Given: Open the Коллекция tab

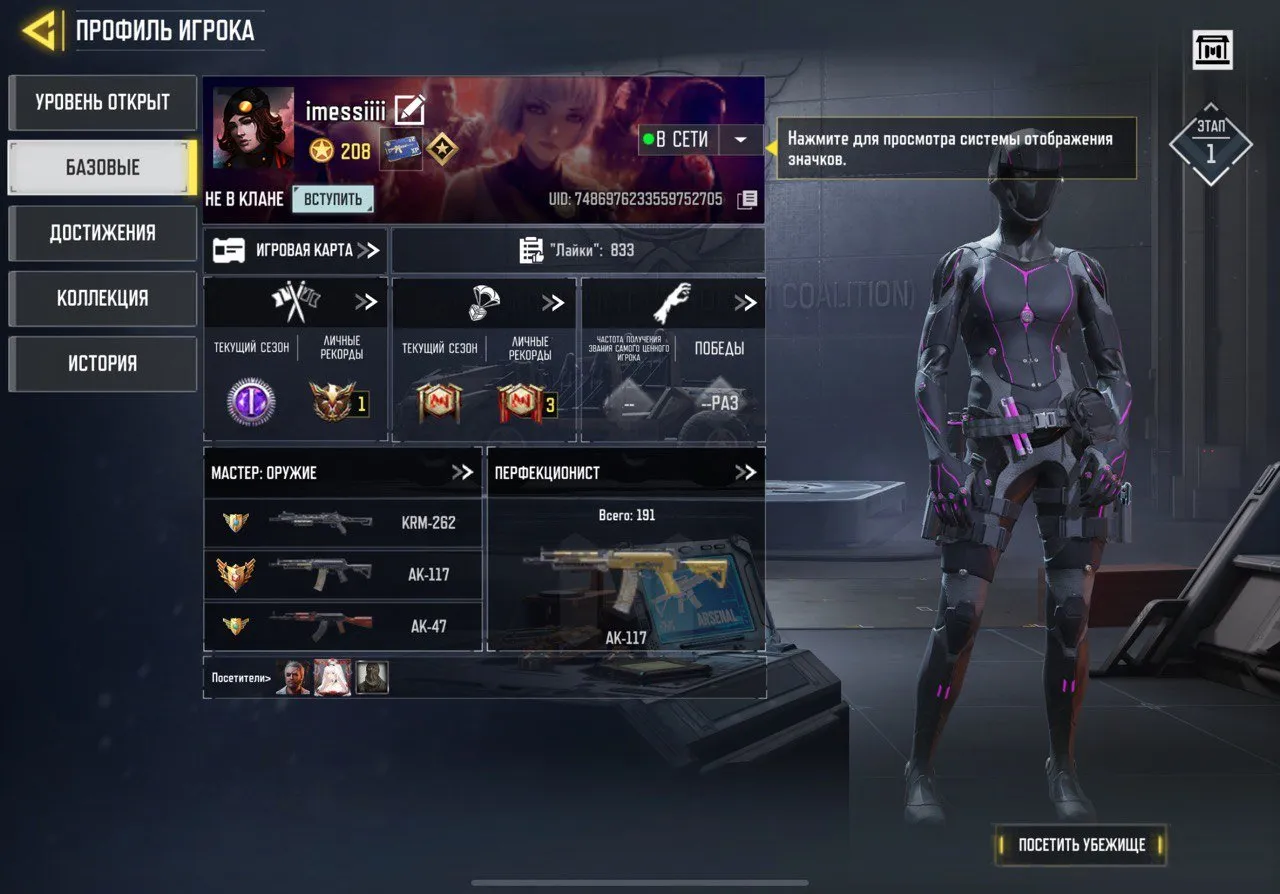Looking at the screenshot, I should pyautogui.click(x=101, y=298).
